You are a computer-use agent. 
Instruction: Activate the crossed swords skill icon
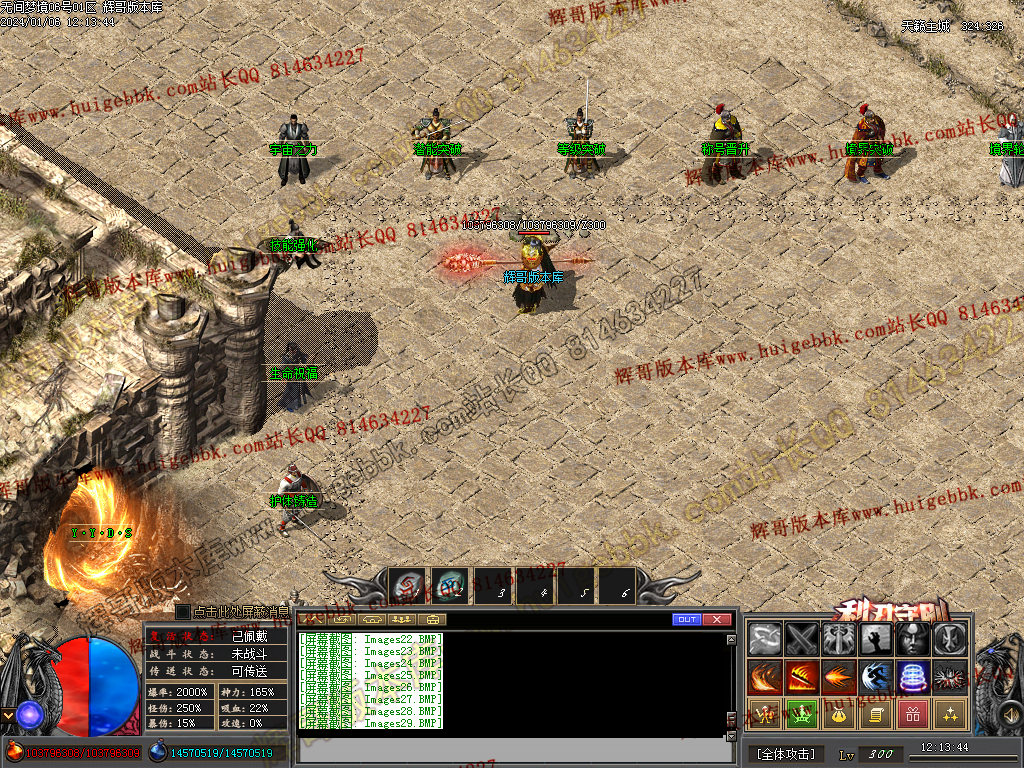[x=801, y=639]
